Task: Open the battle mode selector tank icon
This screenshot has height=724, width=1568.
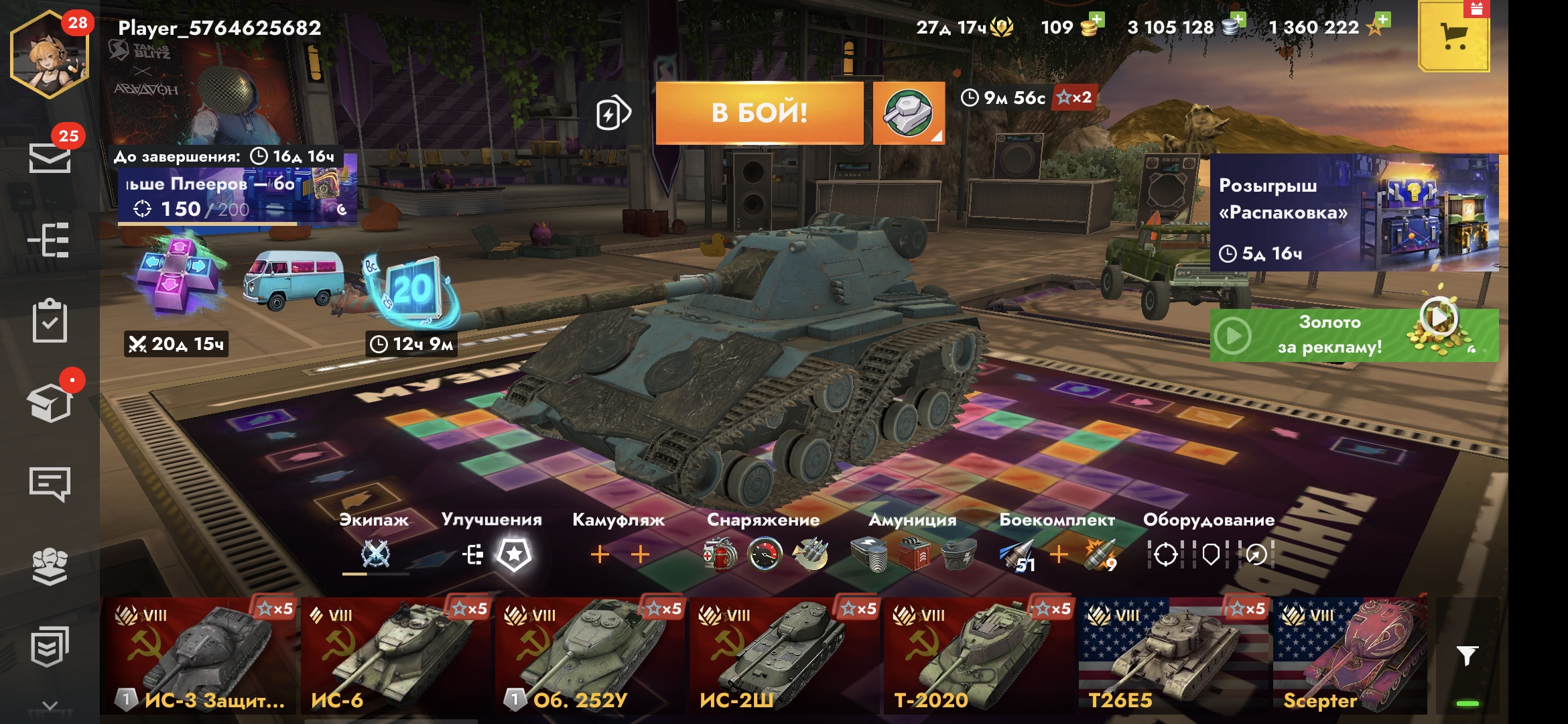Action: click(x=908, y=113)
